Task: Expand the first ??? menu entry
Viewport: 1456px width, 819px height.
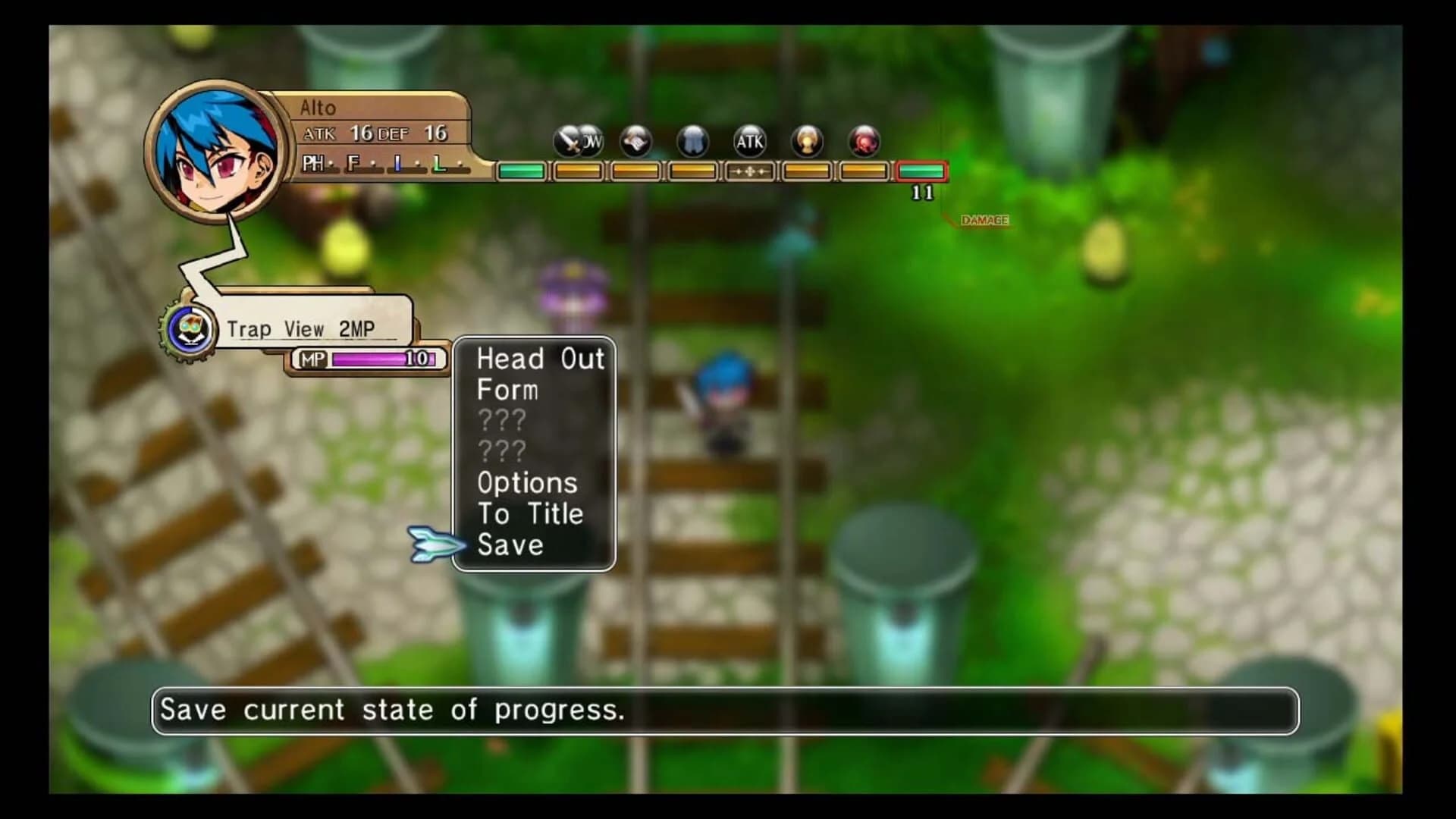Action: click(x=503, y=421)
